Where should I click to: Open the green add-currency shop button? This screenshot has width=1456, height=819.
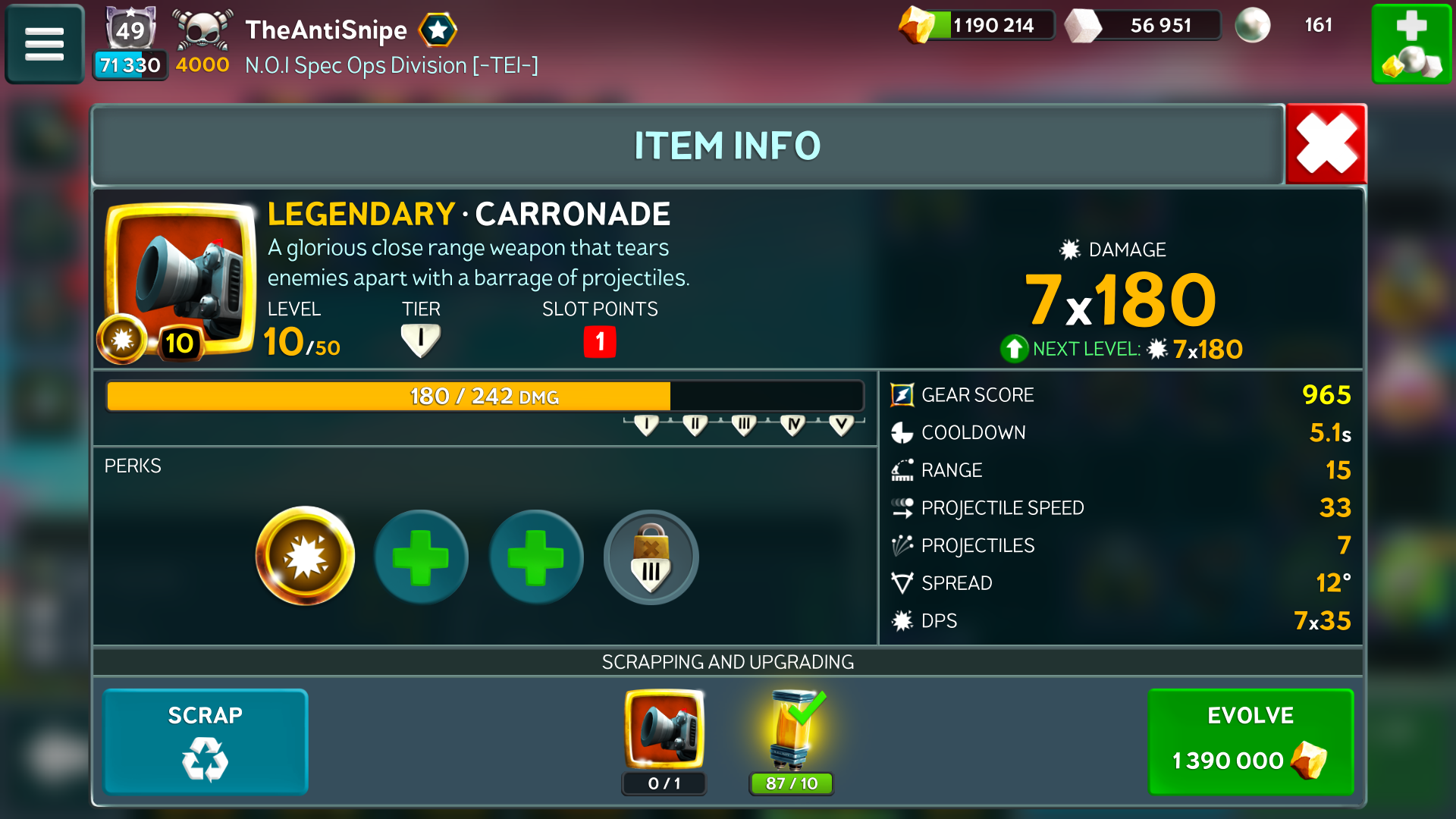pos(1412,44)
